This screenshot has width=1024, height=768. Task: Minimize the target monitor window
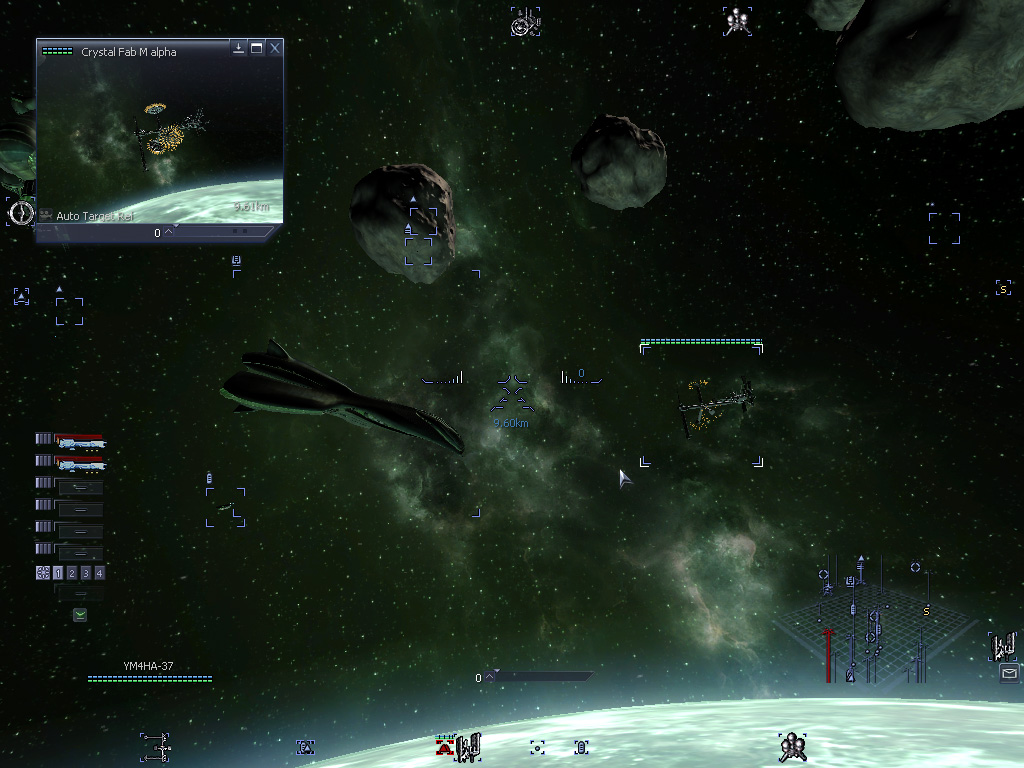(x=239, y=48)
